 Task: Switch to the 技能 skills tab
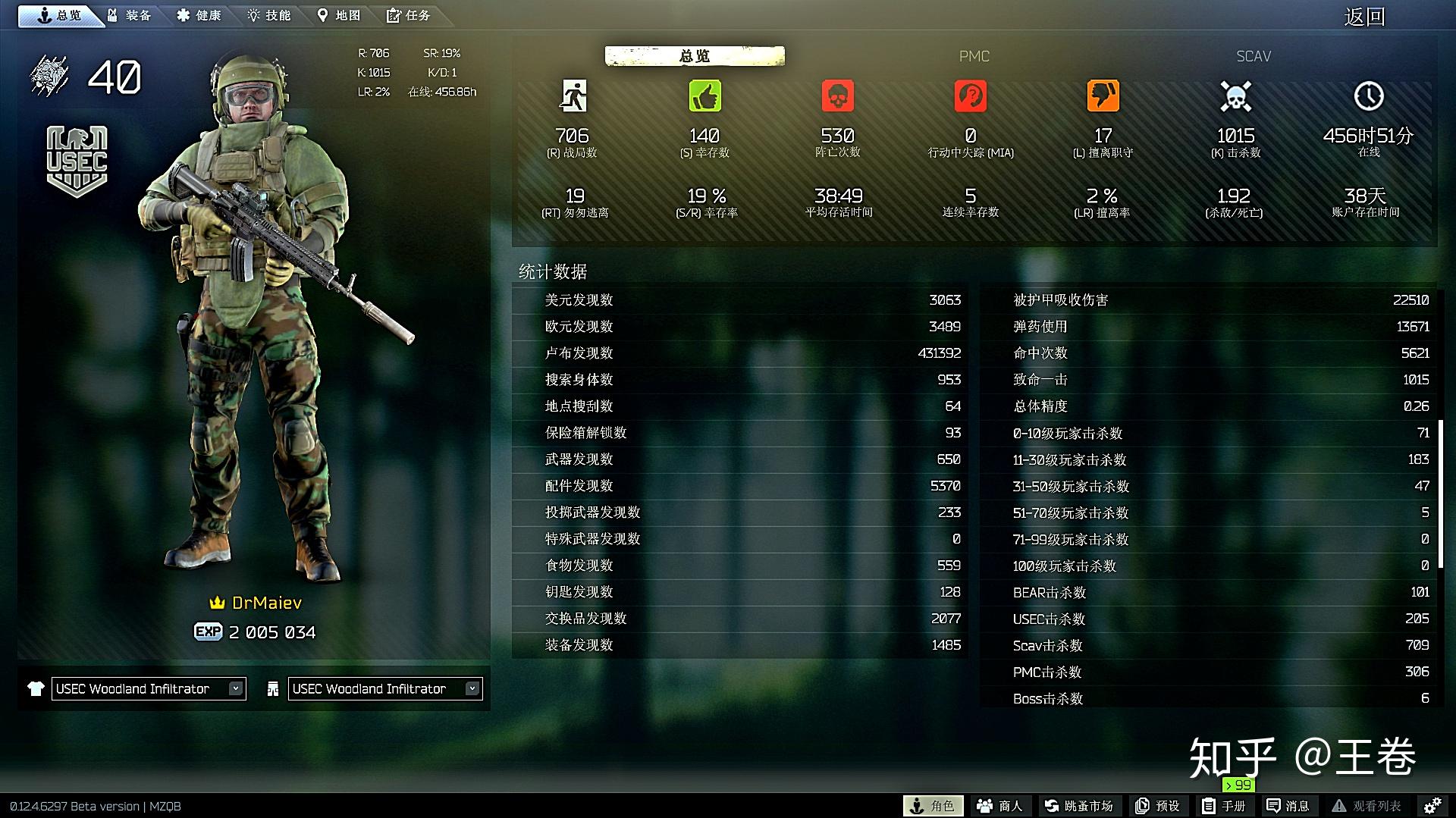pos(269,14)
